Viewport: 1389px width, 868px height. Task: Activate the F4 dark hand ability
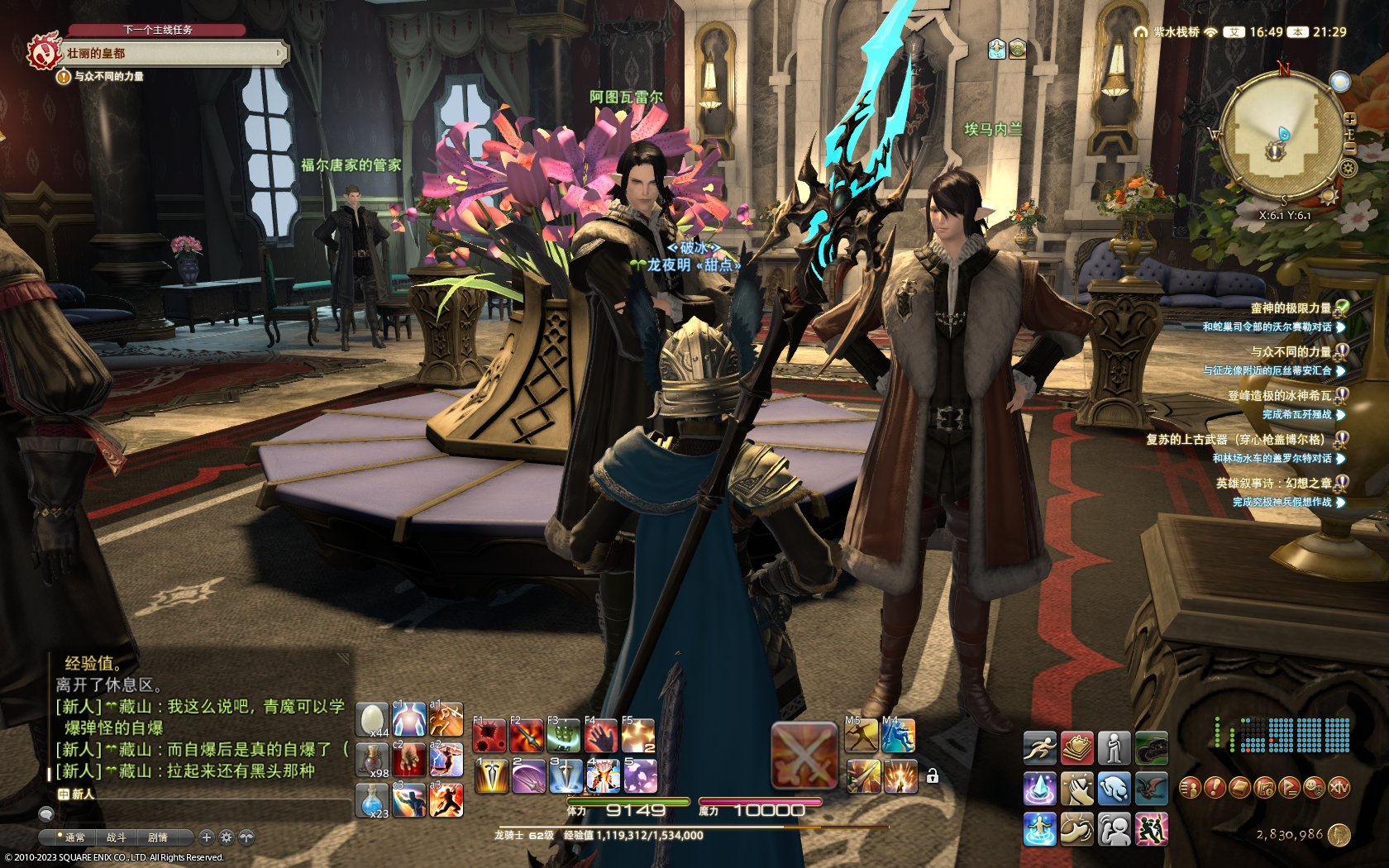click(601, 735)
